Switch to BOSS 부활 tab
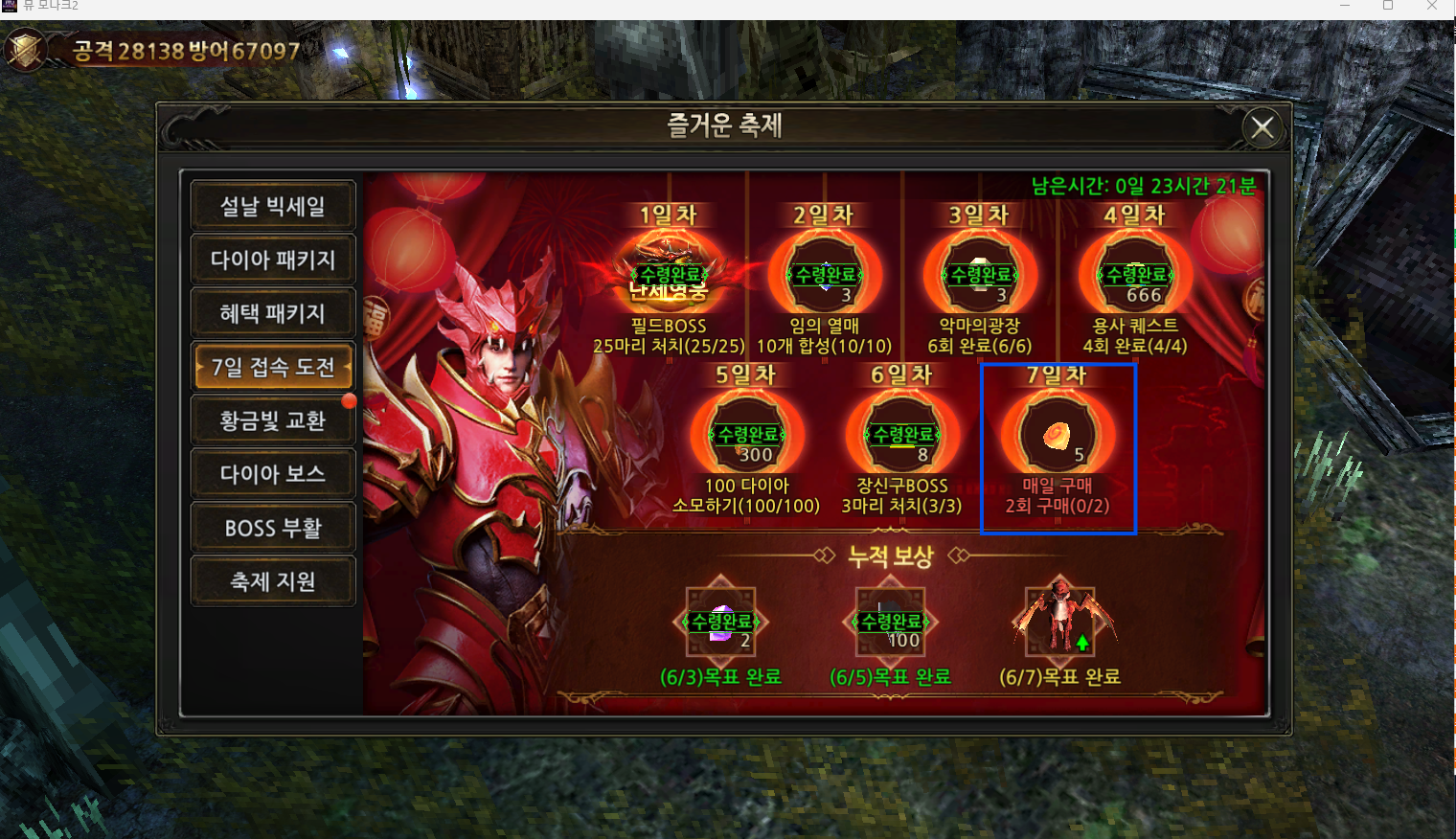The image size is (1456, 839). coord(273,528)
